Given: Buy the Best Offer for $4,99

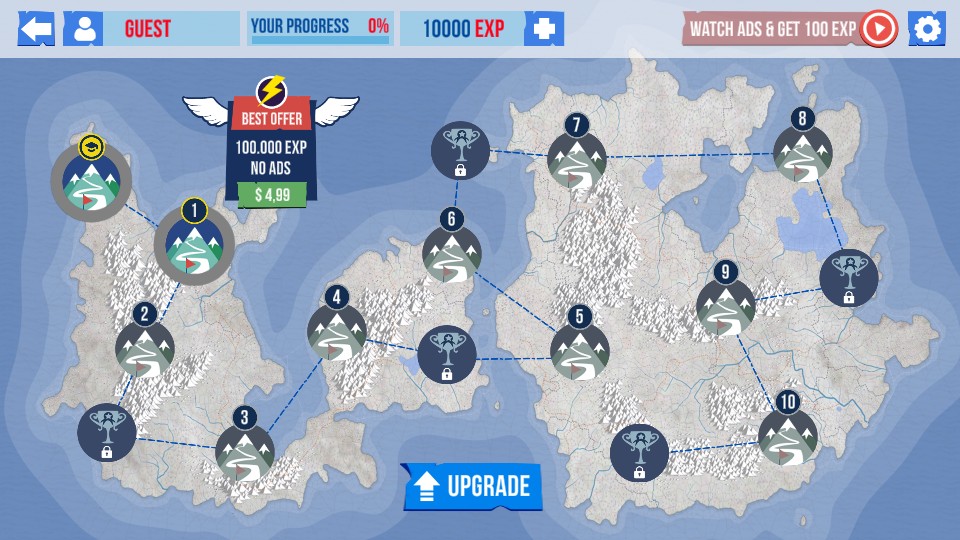Looking at the screenshot, I should [x=272, y=193].
